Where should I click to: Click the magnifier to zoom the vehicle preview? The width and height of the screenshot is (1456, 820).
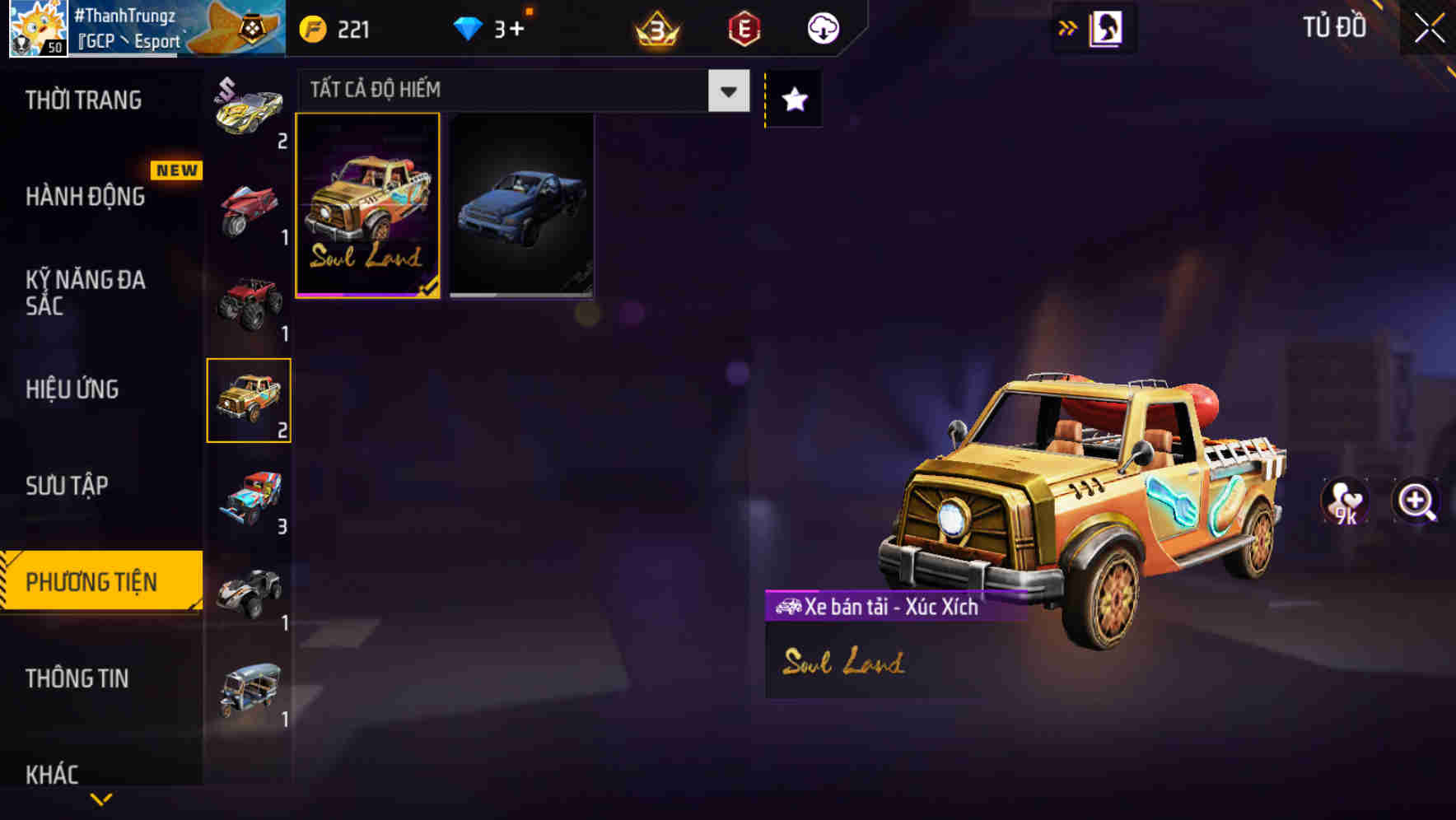coord(1416,501)
